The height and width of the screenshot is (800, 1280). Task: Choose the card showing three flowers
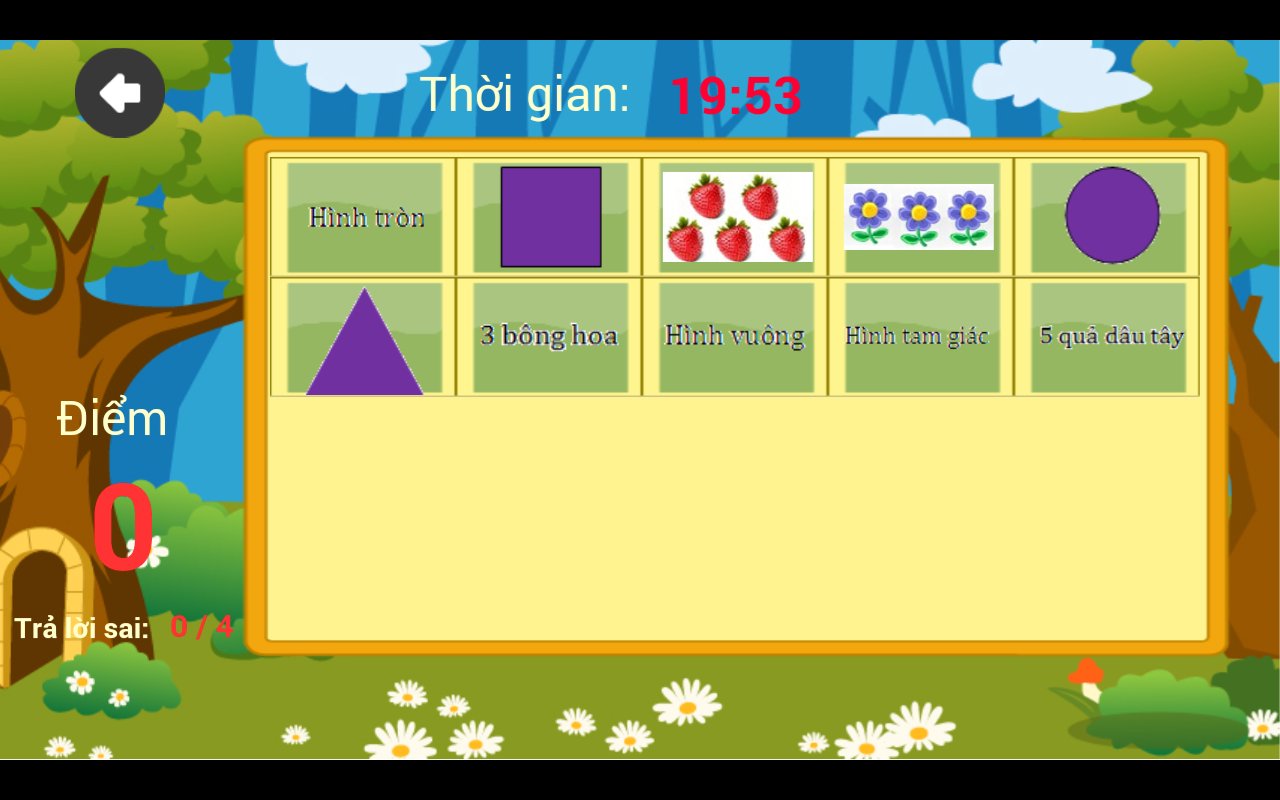(921, 214)
